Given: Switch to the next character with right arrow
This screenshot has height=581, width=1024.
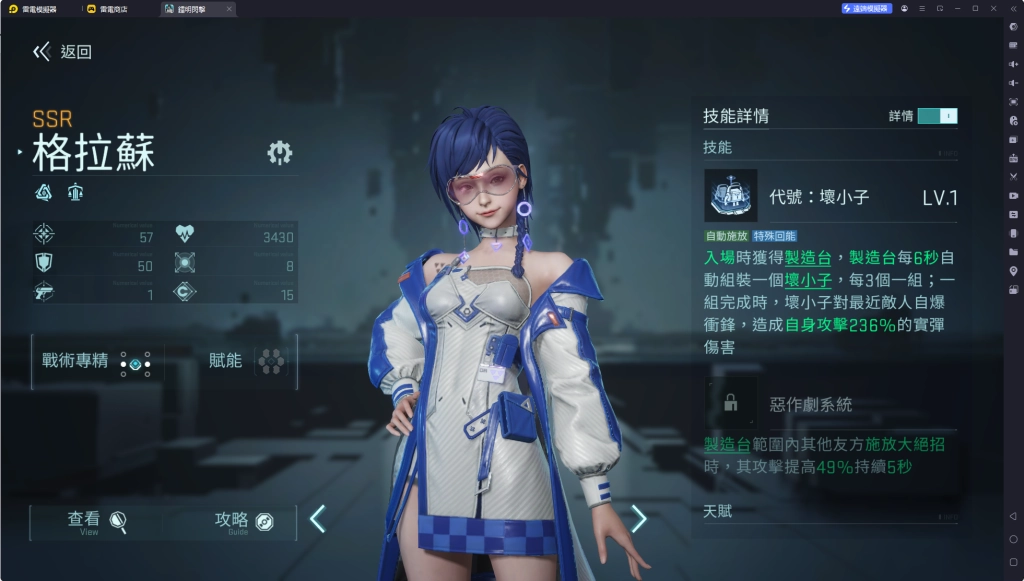Looking at the screenshot, I should coord(639,519).
